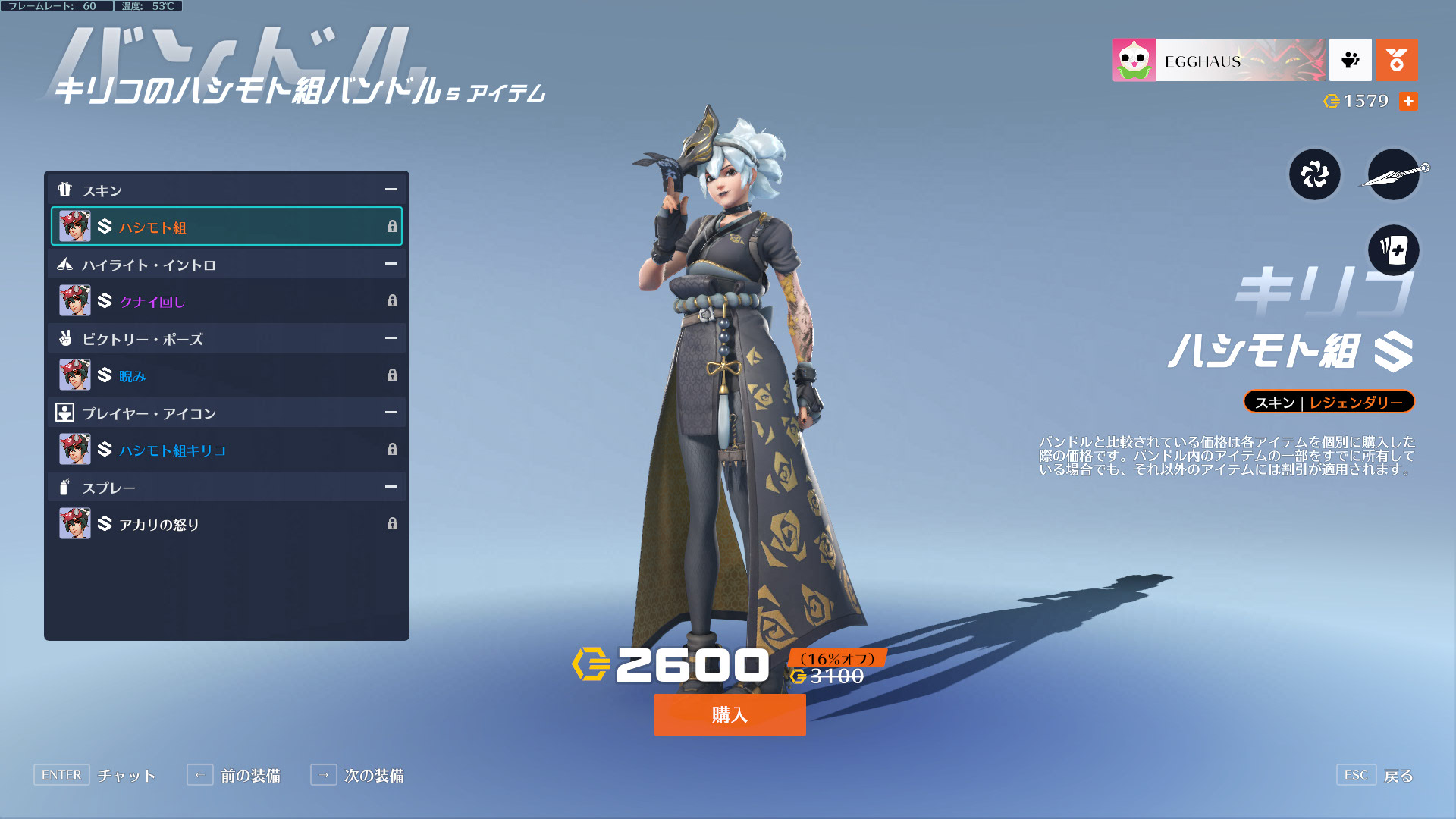Viewport: 1456px width, 819px height.
Task: Collapse the ビクトリー・ポーズ category
Action: (x=391, y=338)
